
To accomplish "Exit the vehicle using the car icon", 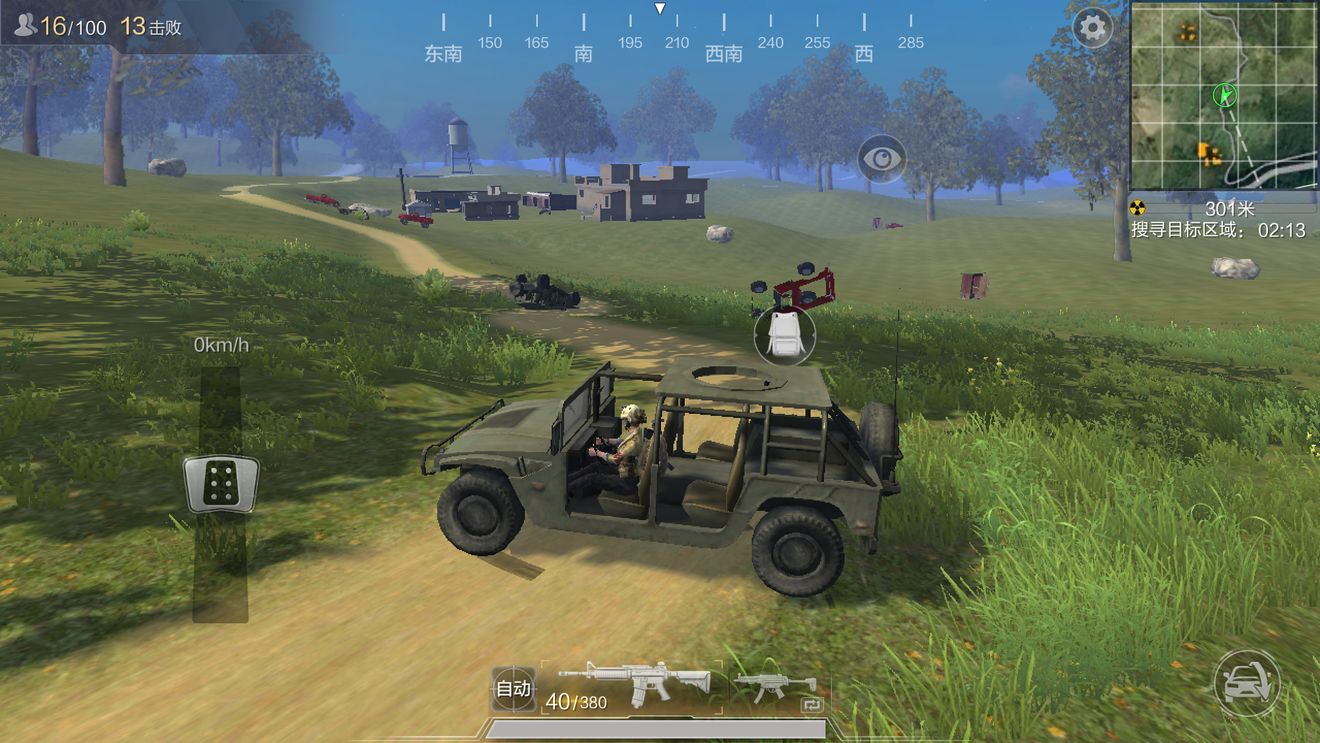I will coord(1246,683).
